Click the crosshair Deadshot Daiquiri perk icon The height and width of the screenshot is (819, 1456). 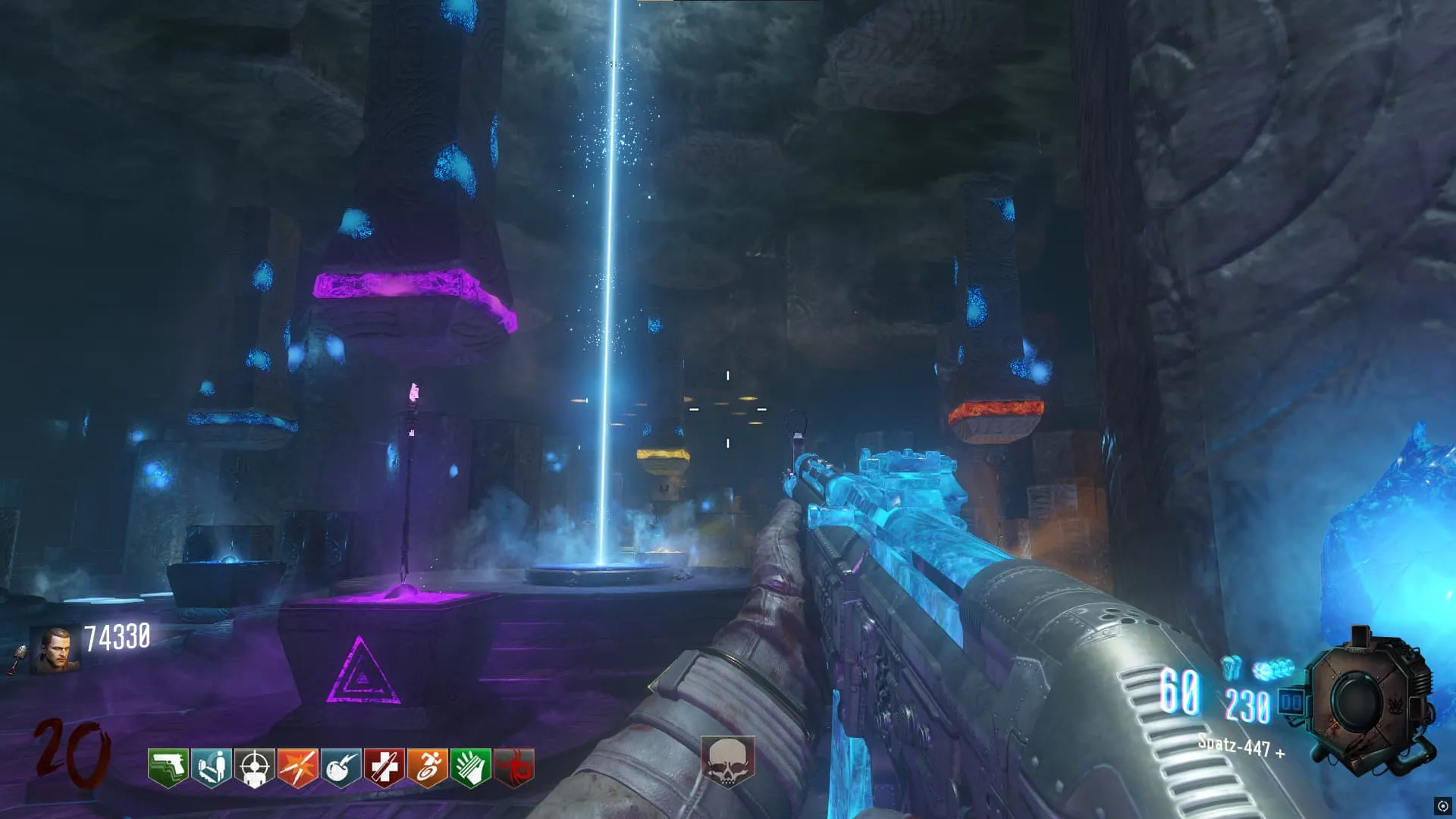click(255, 767)
